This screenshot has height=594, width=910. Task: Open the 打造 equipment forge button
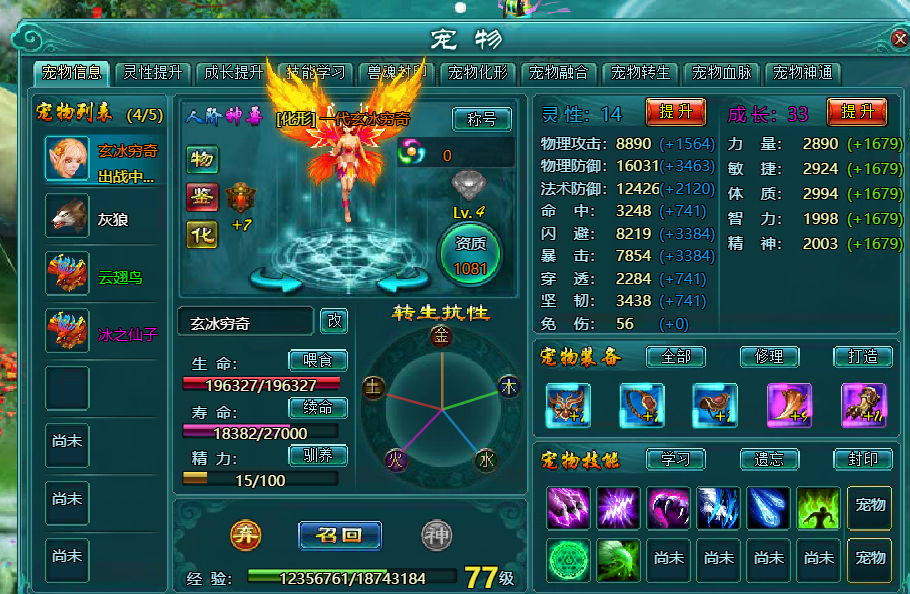(862, 356)
